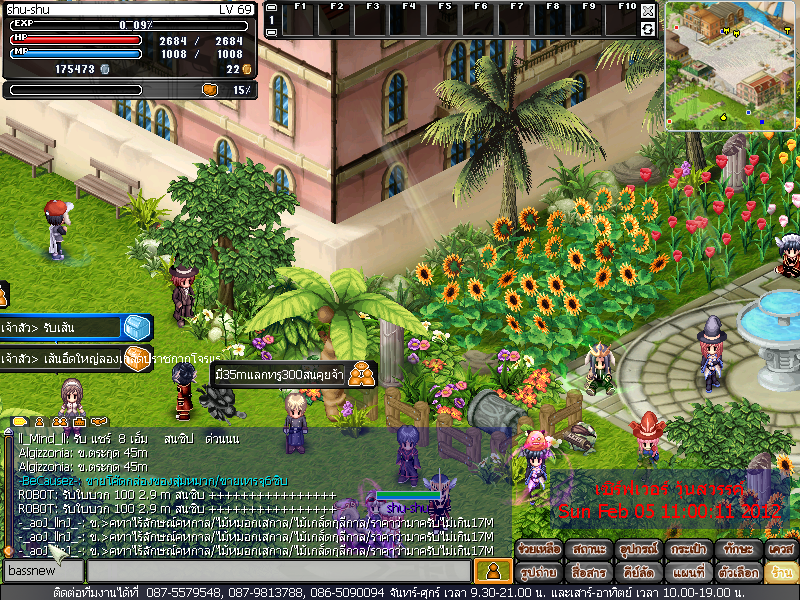Open the รับเส้น shop stall with the blue chest
800x600 pixels.
[136, 327]
